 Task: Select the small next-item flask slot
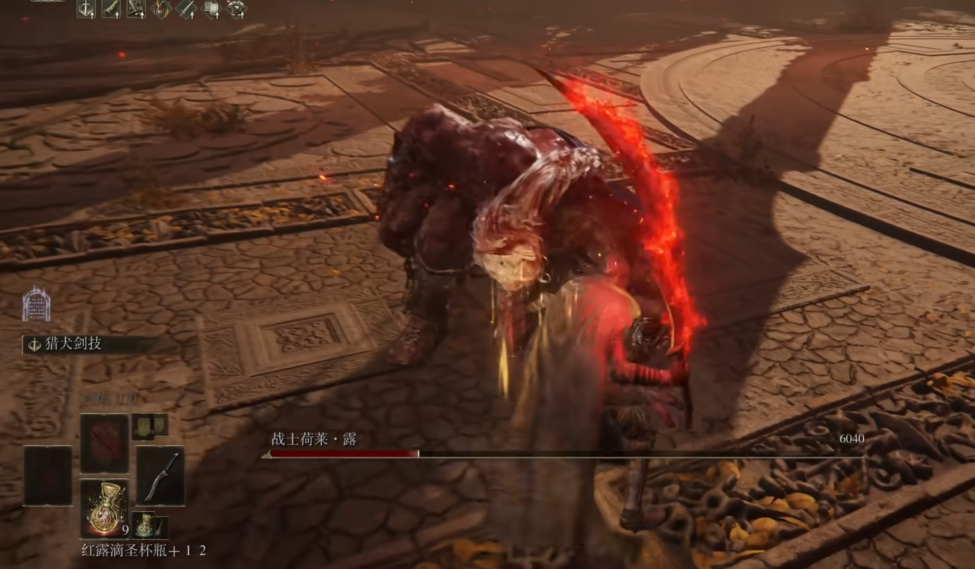(x=149, y=524)
